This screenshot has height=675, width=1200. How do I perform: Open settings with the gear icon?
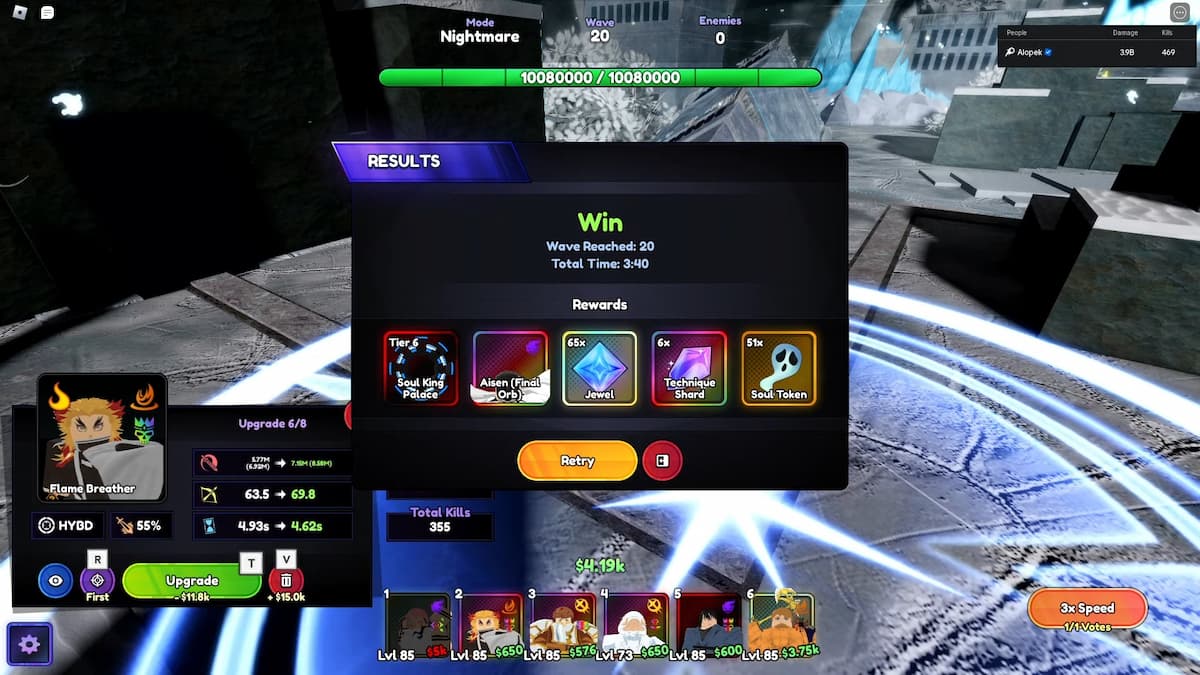coord(29,644)
